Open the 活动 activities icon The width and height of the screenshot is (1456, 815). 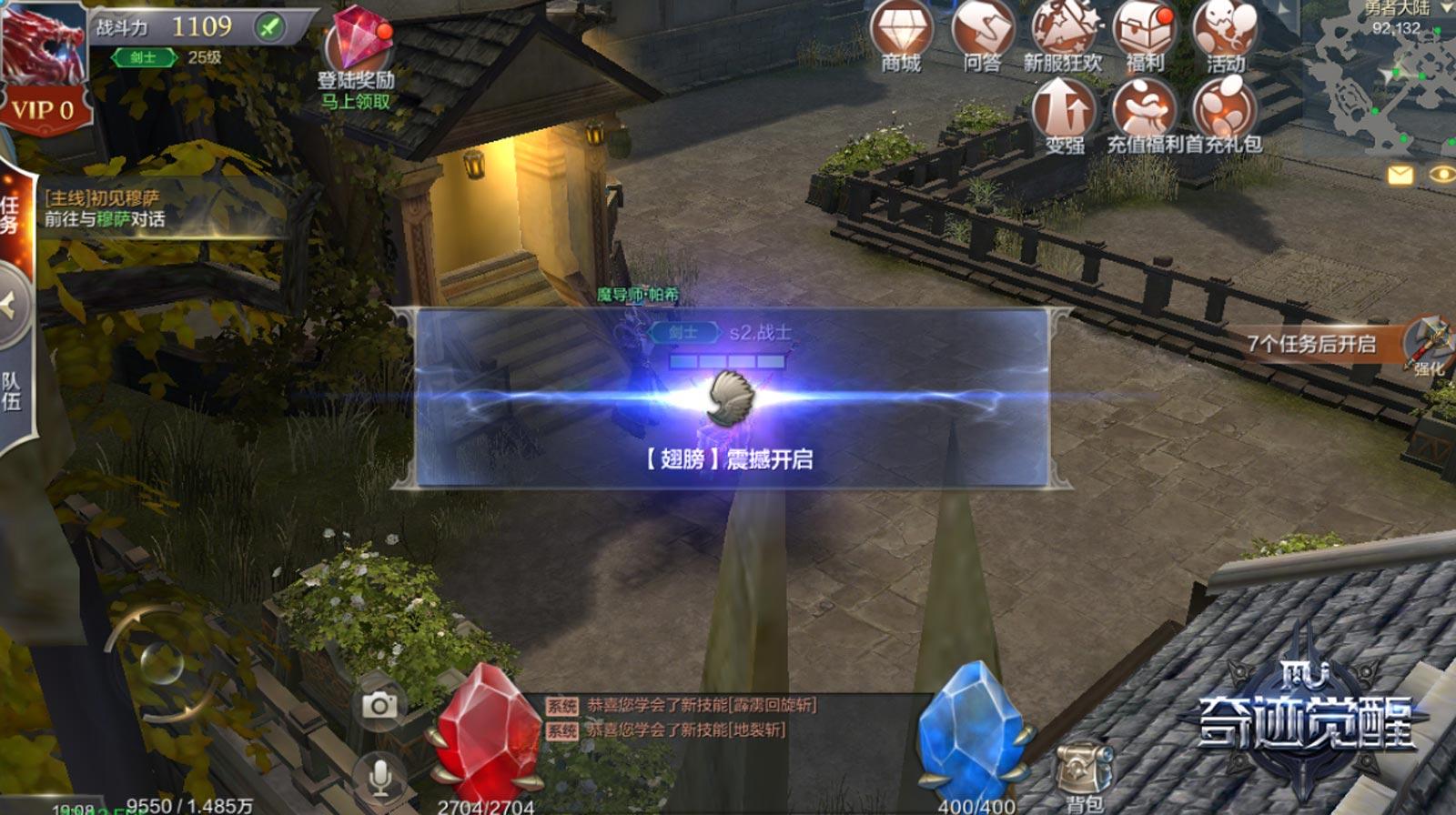[x=1225, y=35]
